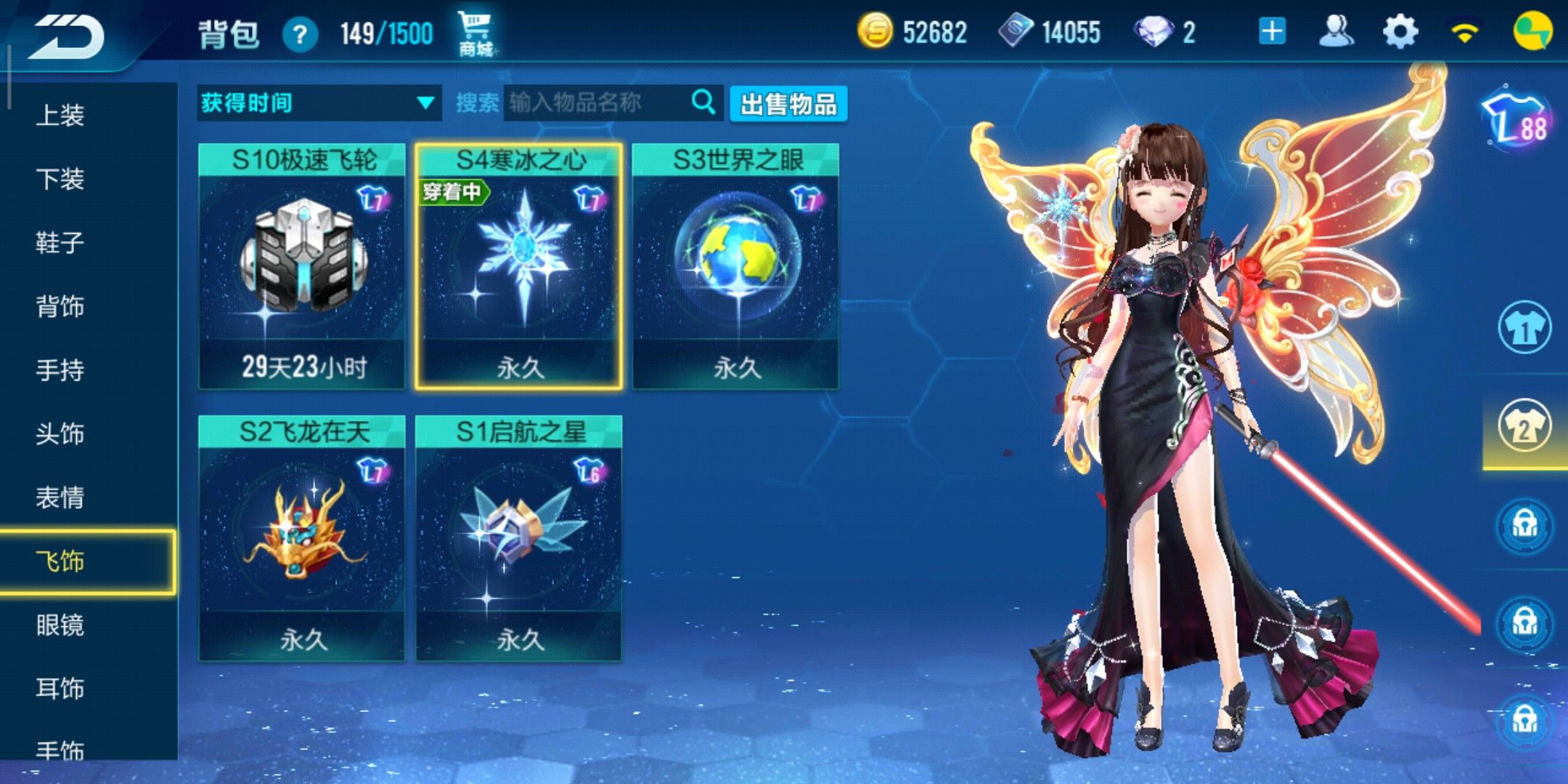Viewport: 1568px width, 784px height.
Task: Open the gear settings menu
Action: (1400, 33)
